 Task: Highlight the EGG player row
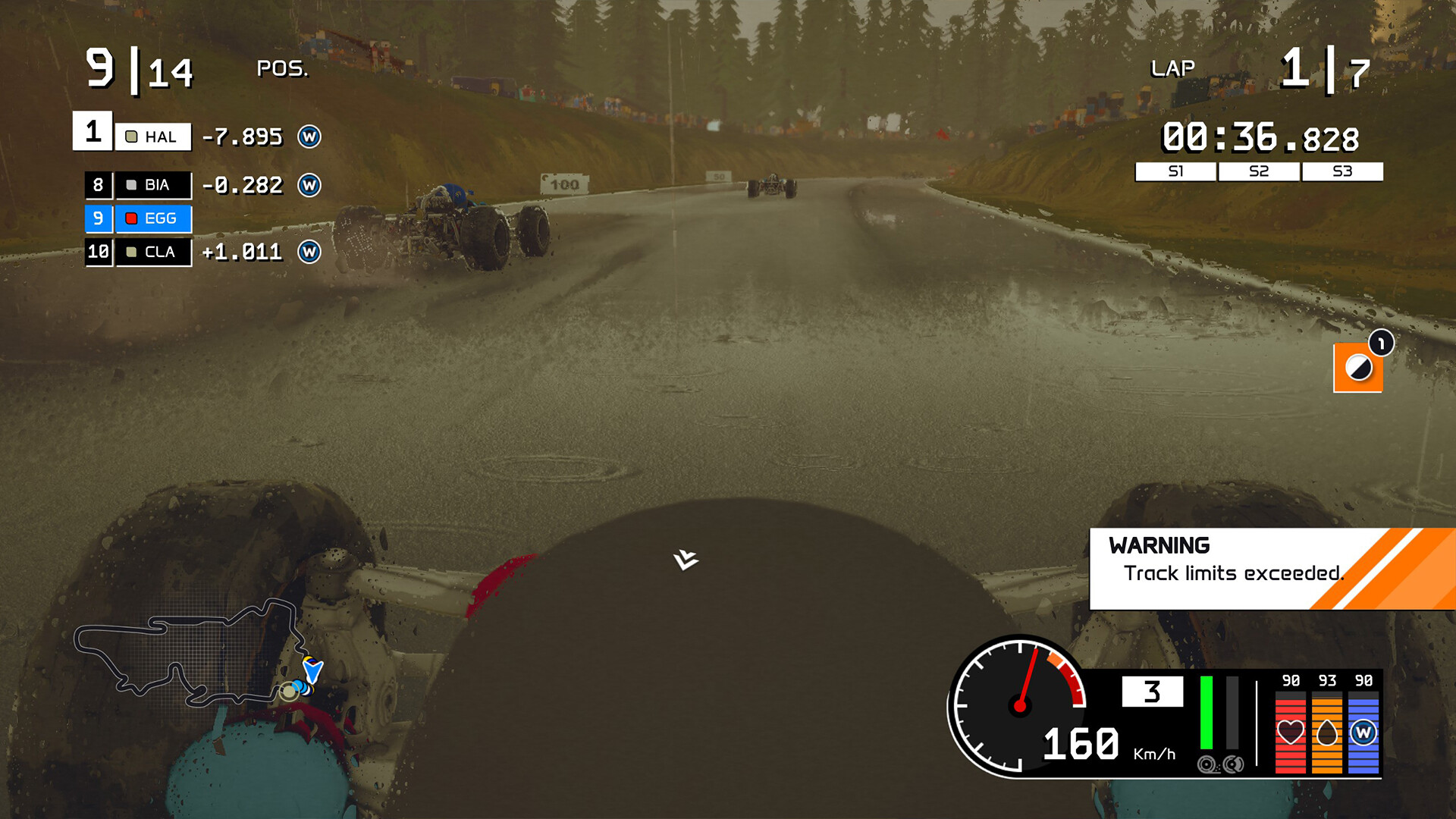(x=152, y=218)
